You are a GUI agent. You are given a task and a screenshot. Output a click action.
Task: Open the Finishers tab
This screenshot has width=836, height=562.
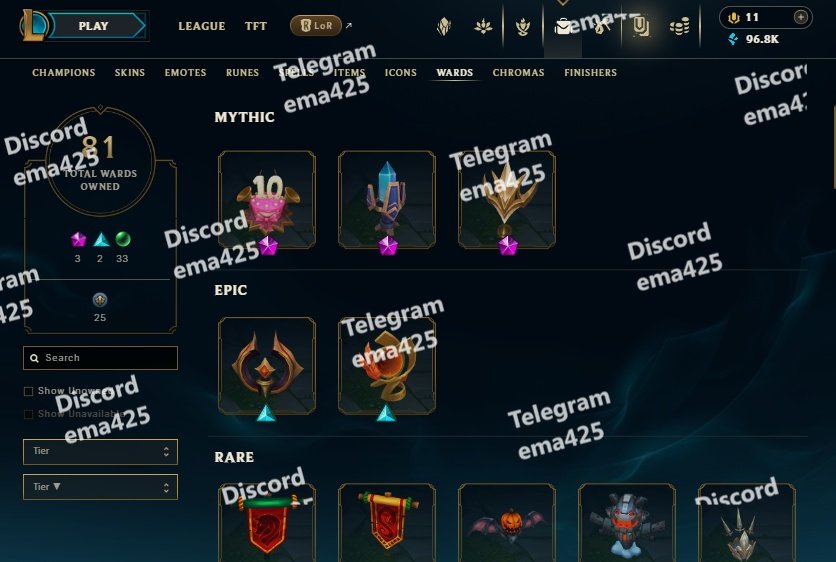coord(590,73)
